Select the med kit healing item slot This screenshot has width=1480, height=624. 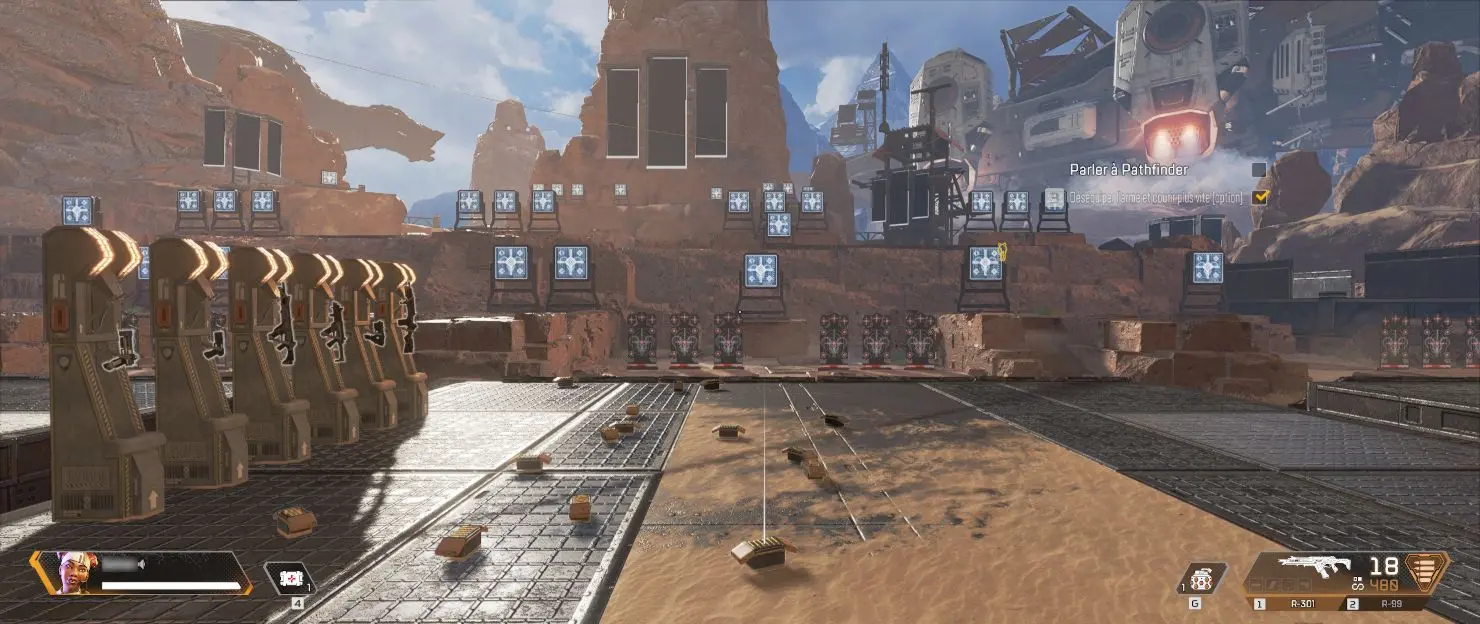[290, 578]
